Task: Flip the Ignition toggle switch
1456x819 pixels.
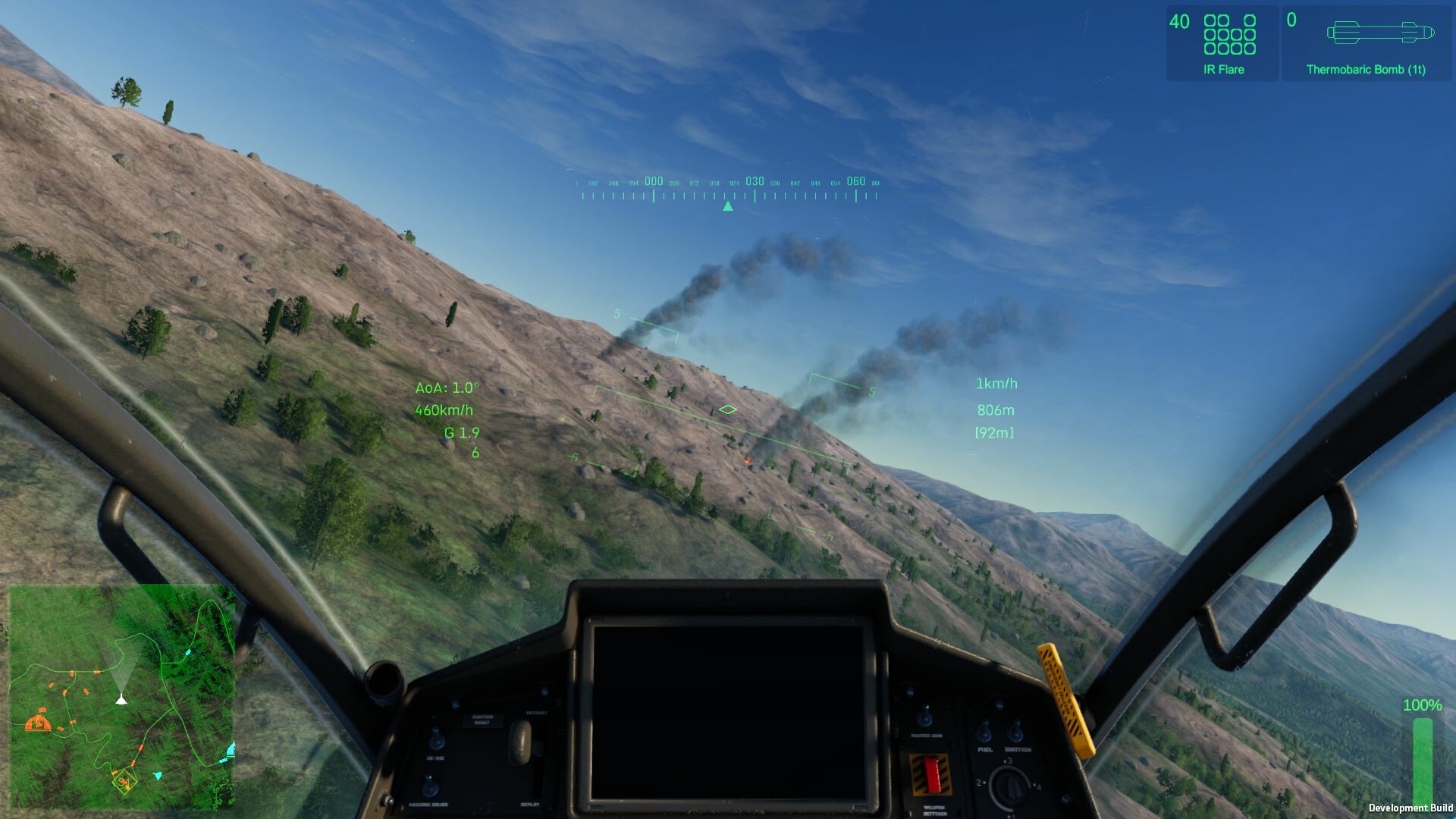Action: [x=1017, y=729]
